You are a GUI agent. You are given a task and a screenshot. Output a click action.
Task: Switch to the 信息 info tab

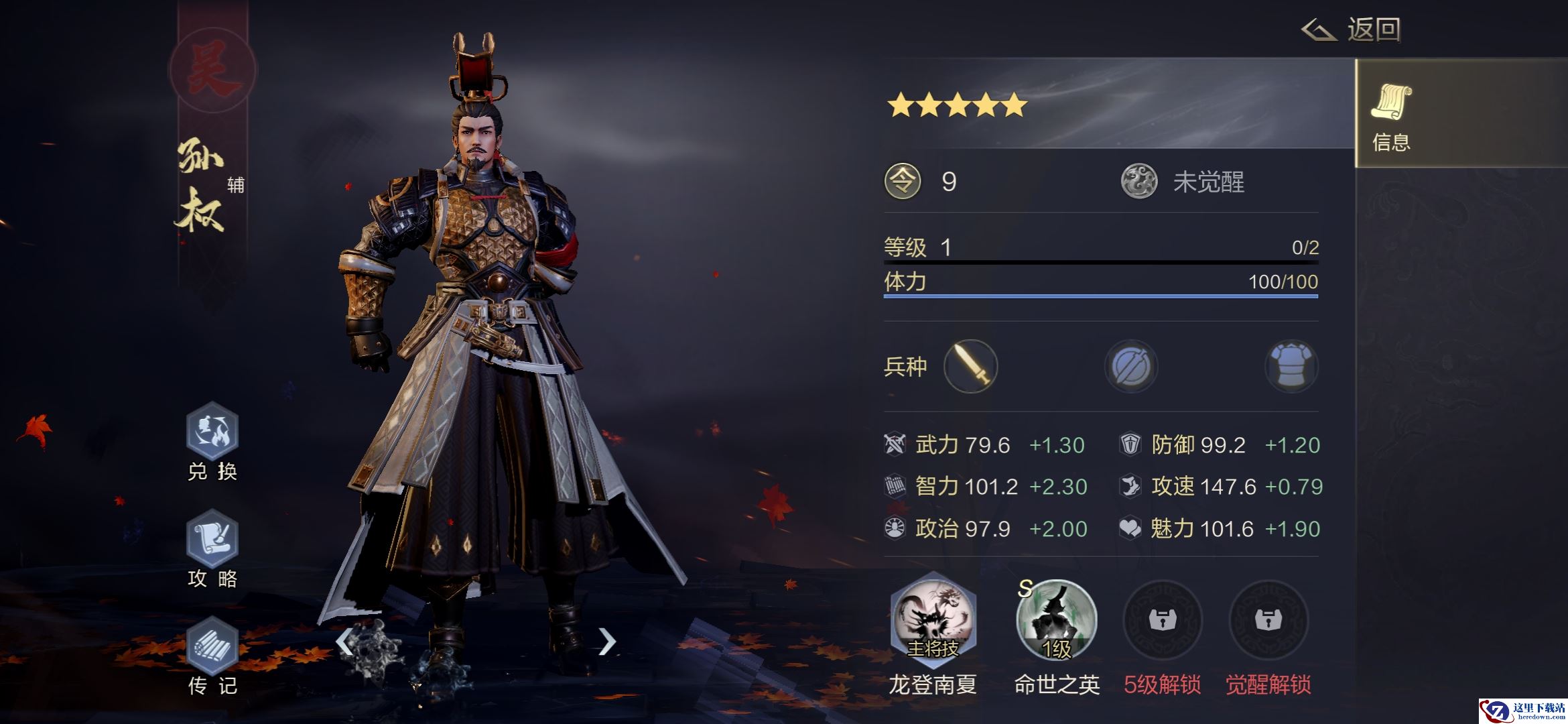point(1391,114)
